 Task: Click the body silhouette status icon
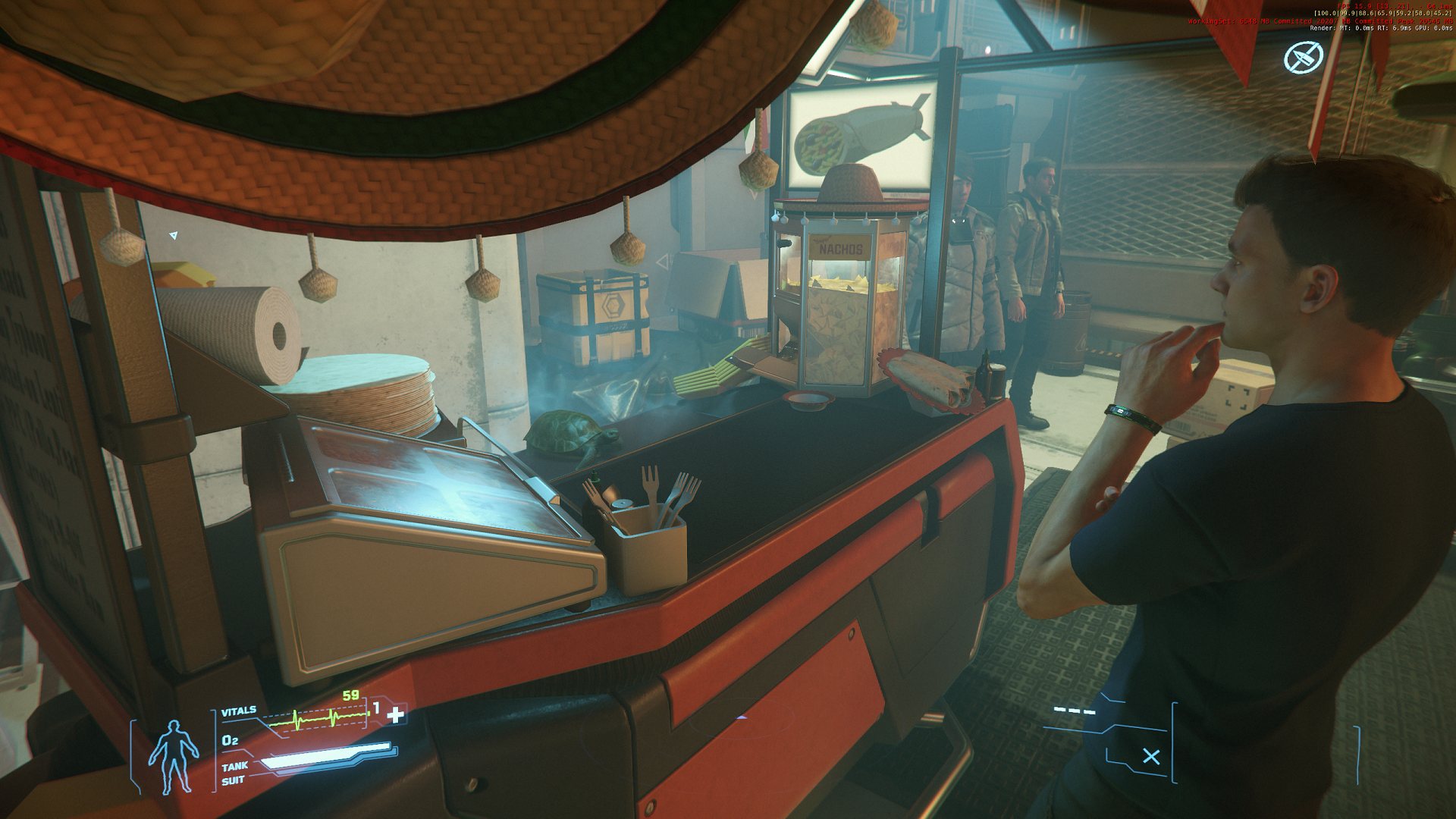174,756
